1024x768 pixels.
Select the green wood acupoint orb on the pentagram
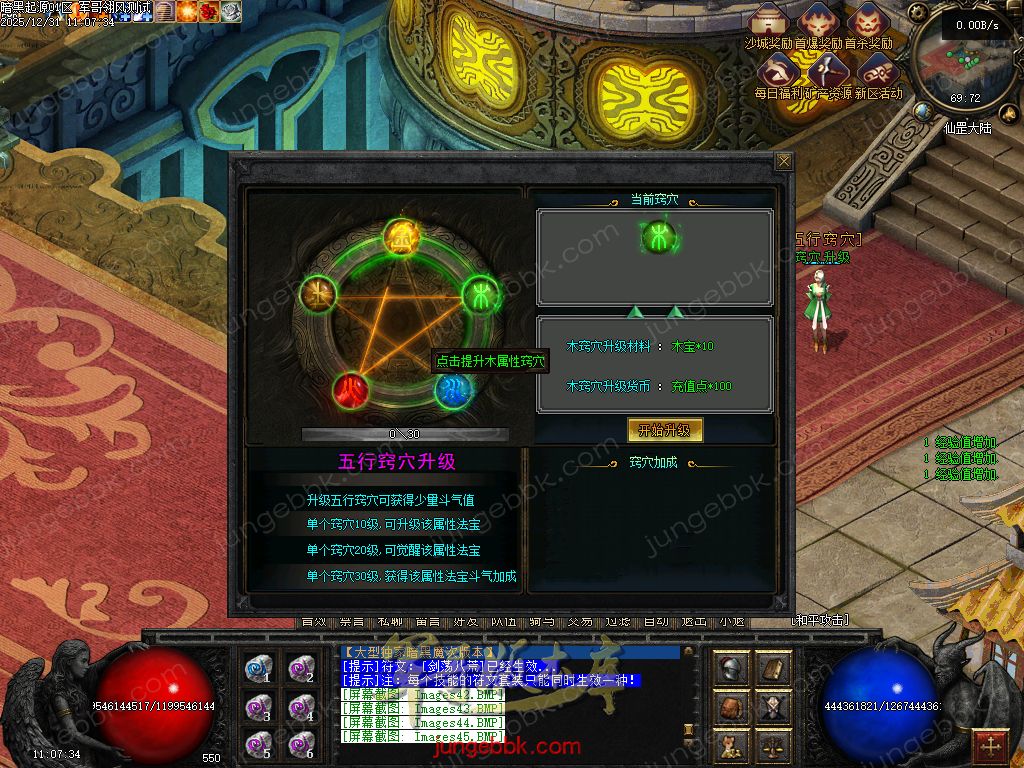coord(478,294)
